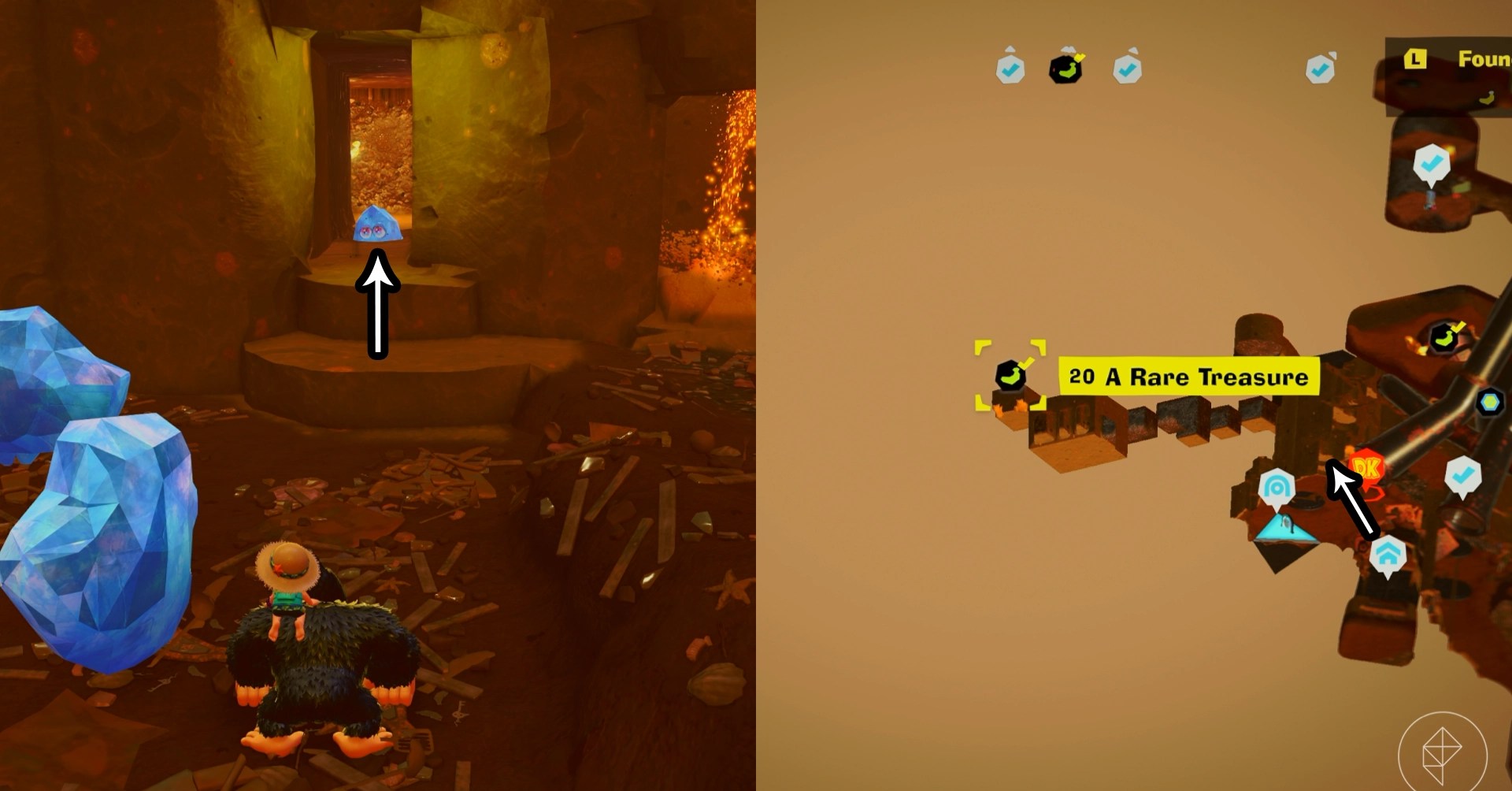This screenshot has height=791, width=1512.
Task: Open the Found filter panel
Action: coord(1457,60)
